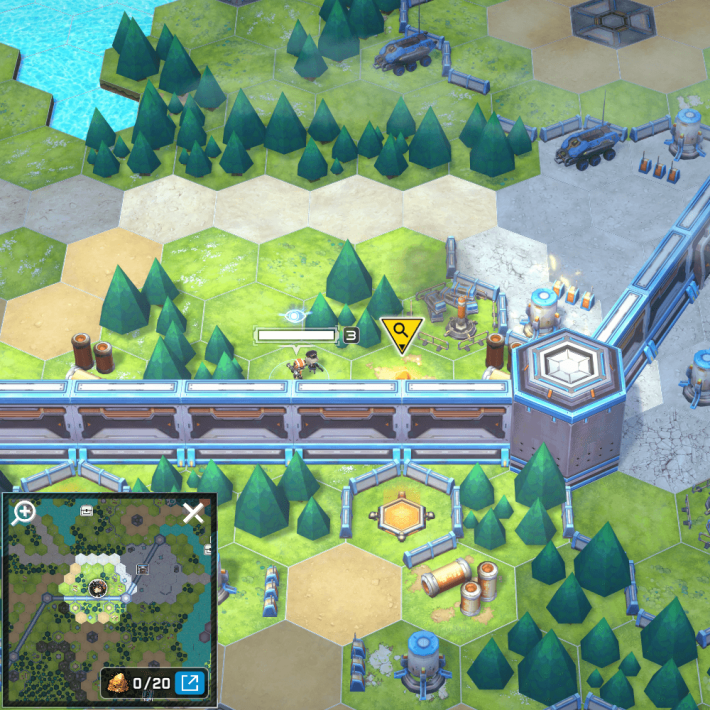Select the building marker on the minimap
This screenshot has width=710, height=710.
(143, 568)
